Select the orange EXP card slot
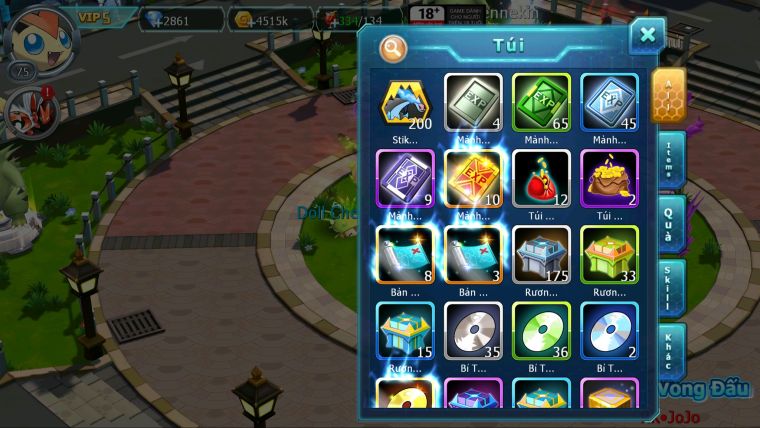 pyautogui.click(x=473, y=179)
